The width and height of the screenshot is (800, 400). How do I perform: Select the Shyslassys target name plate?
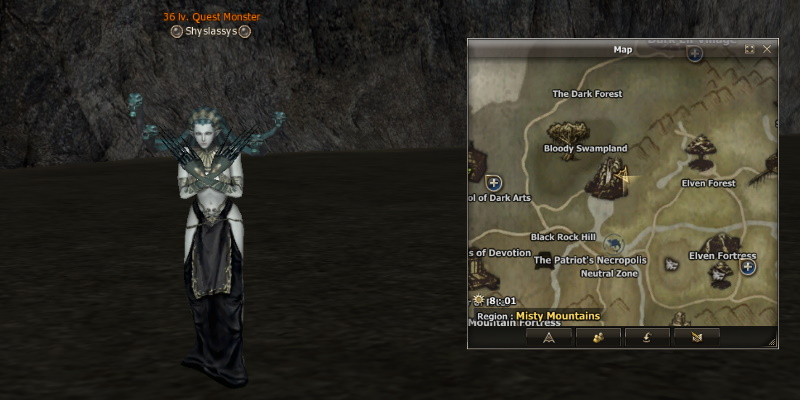point(209,31)
